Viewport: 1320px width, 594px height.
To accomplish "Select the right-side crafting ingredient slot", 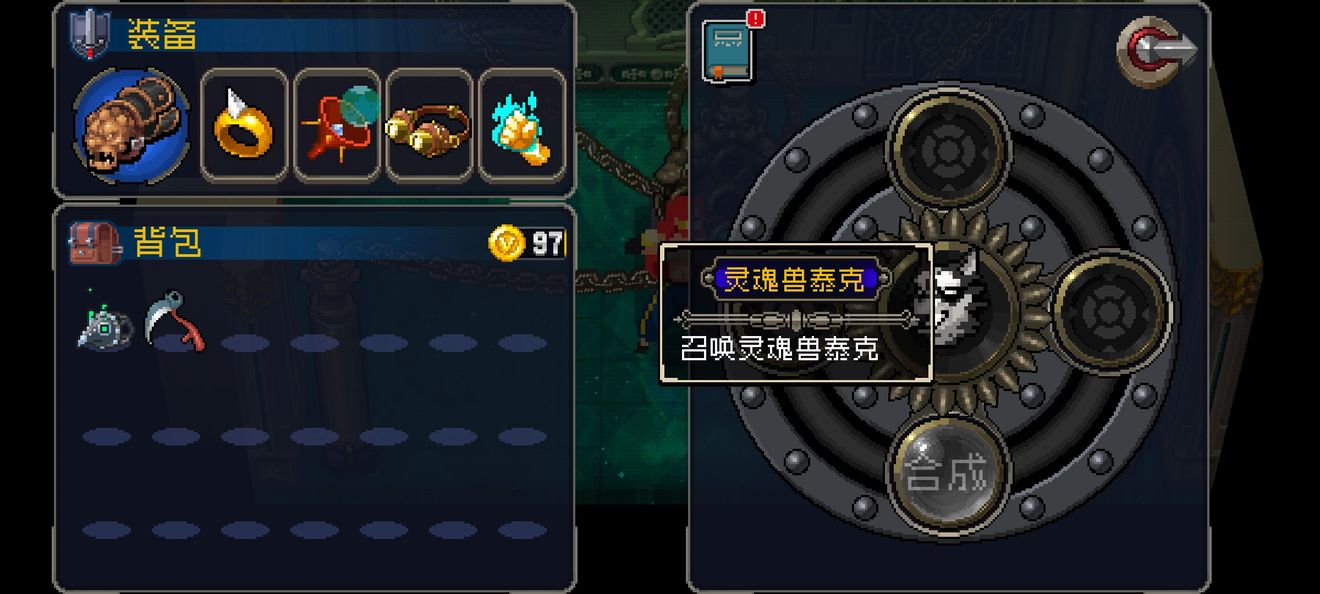I will point(1110,310).
